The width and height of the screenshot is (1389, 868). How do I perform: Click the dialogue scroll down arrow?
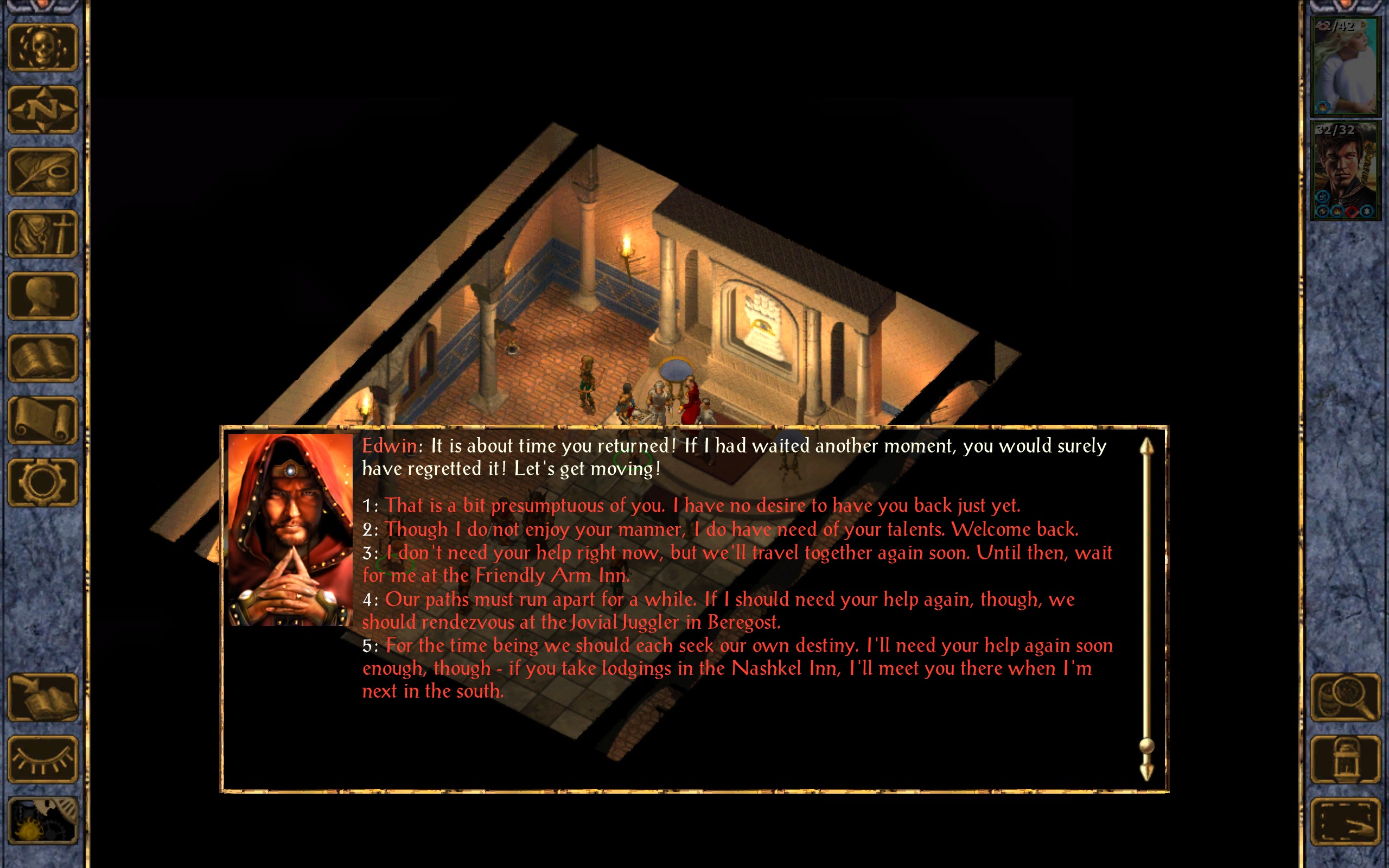click(1146, 772)
